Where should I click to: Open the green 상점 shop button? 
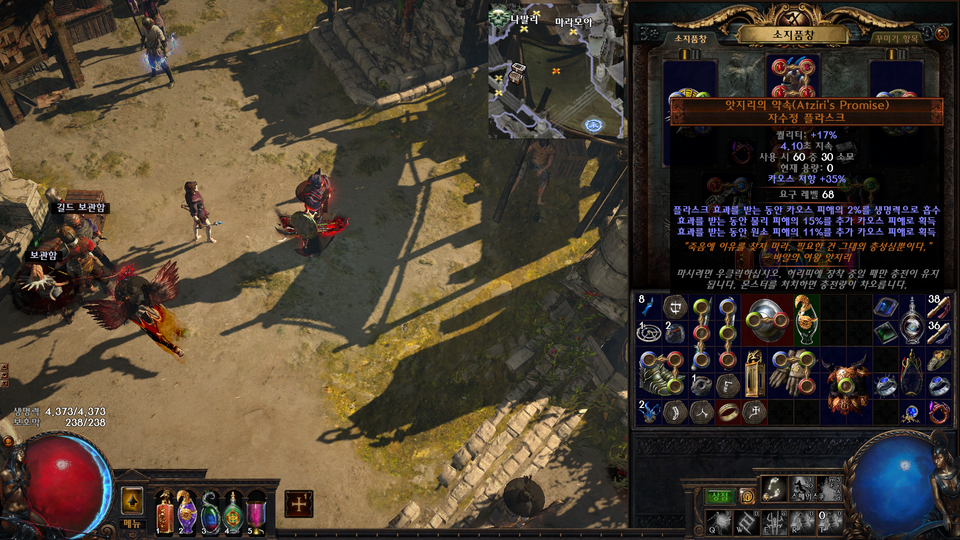[718, 497]
